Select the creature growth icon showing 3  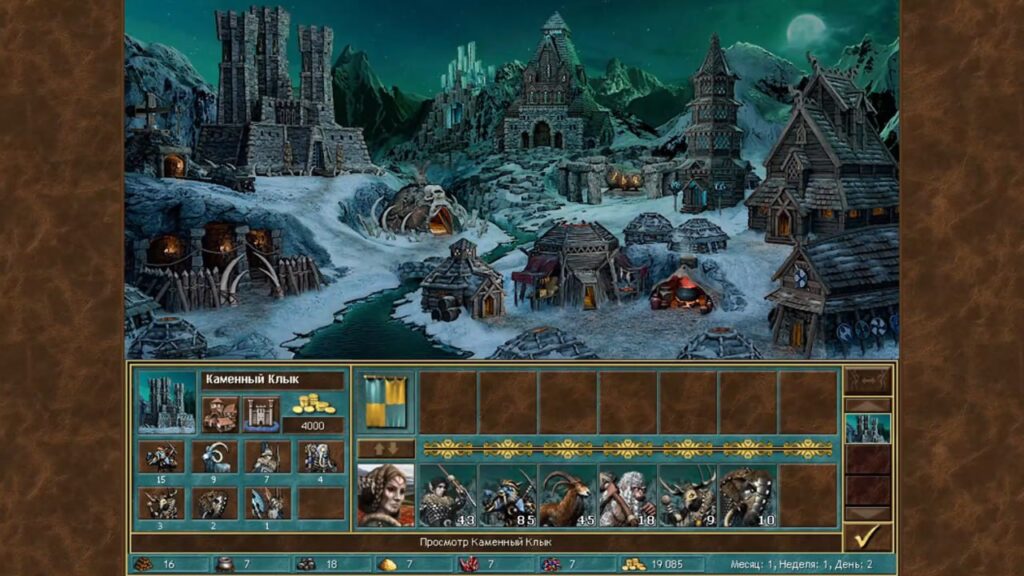point(161,502)
